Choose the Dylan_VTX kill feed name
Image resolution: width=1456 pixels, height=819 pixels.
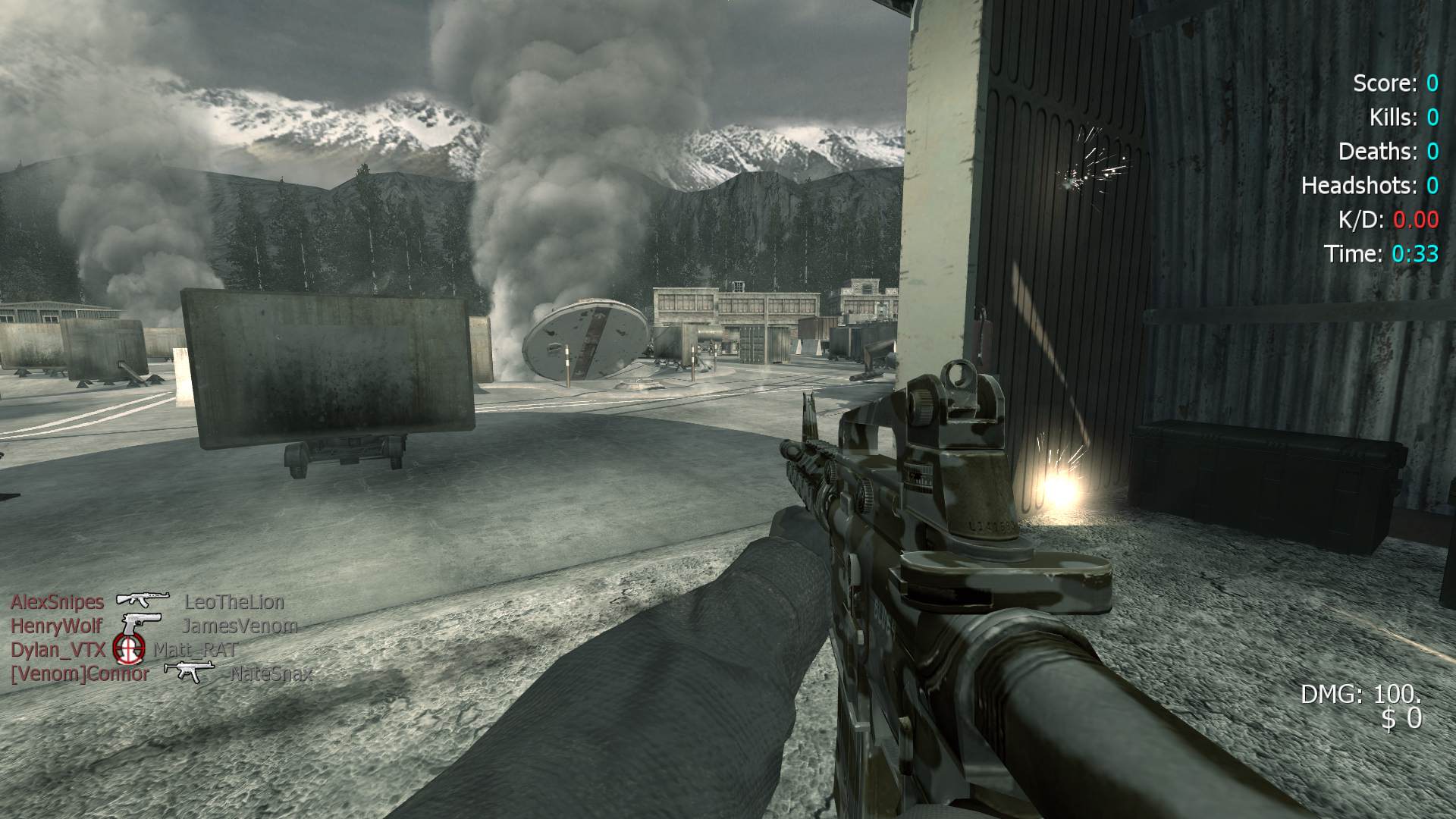[58, 650]
